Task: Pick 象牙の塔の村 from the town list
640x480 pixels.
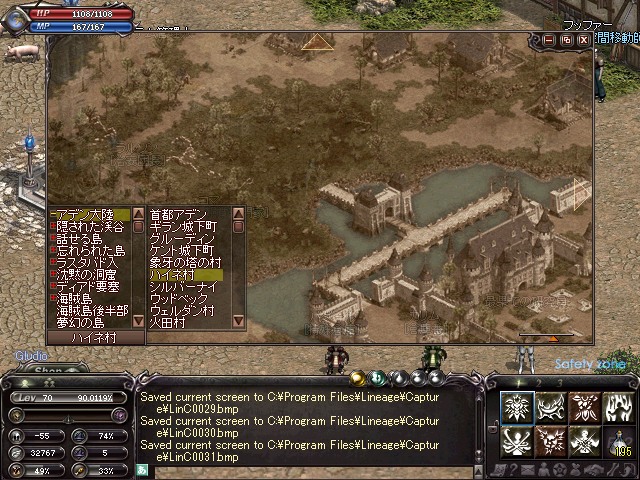Action: (183, 262)
